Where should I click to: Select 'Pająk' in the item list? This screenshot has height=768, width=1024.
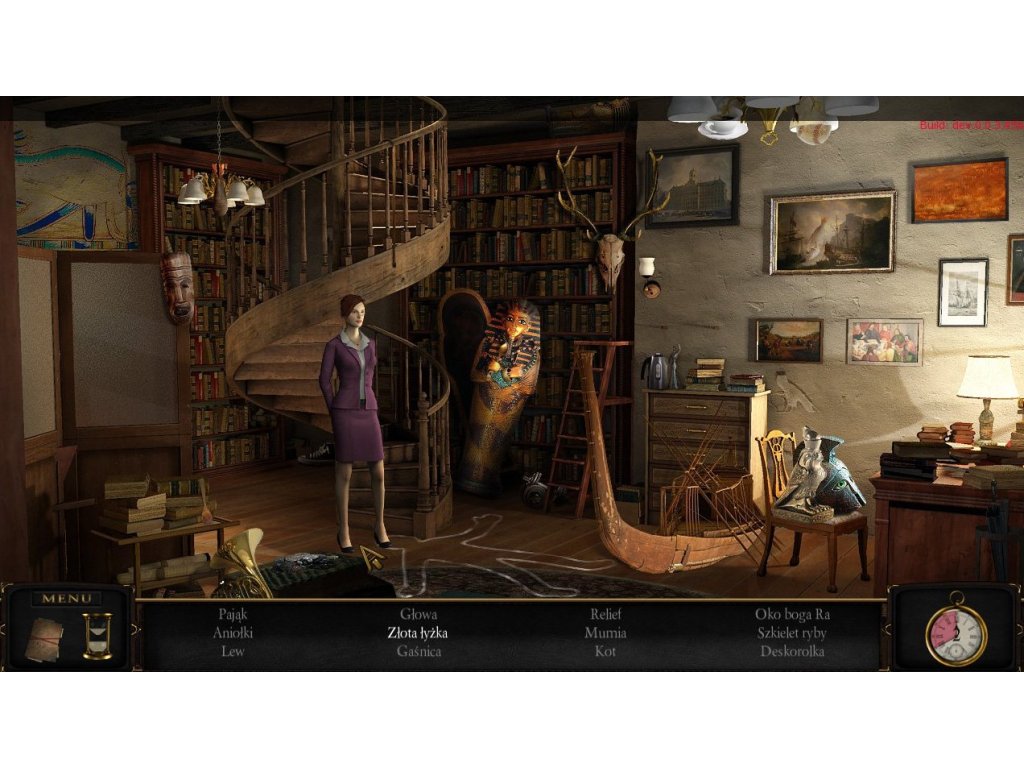[232, 615]
